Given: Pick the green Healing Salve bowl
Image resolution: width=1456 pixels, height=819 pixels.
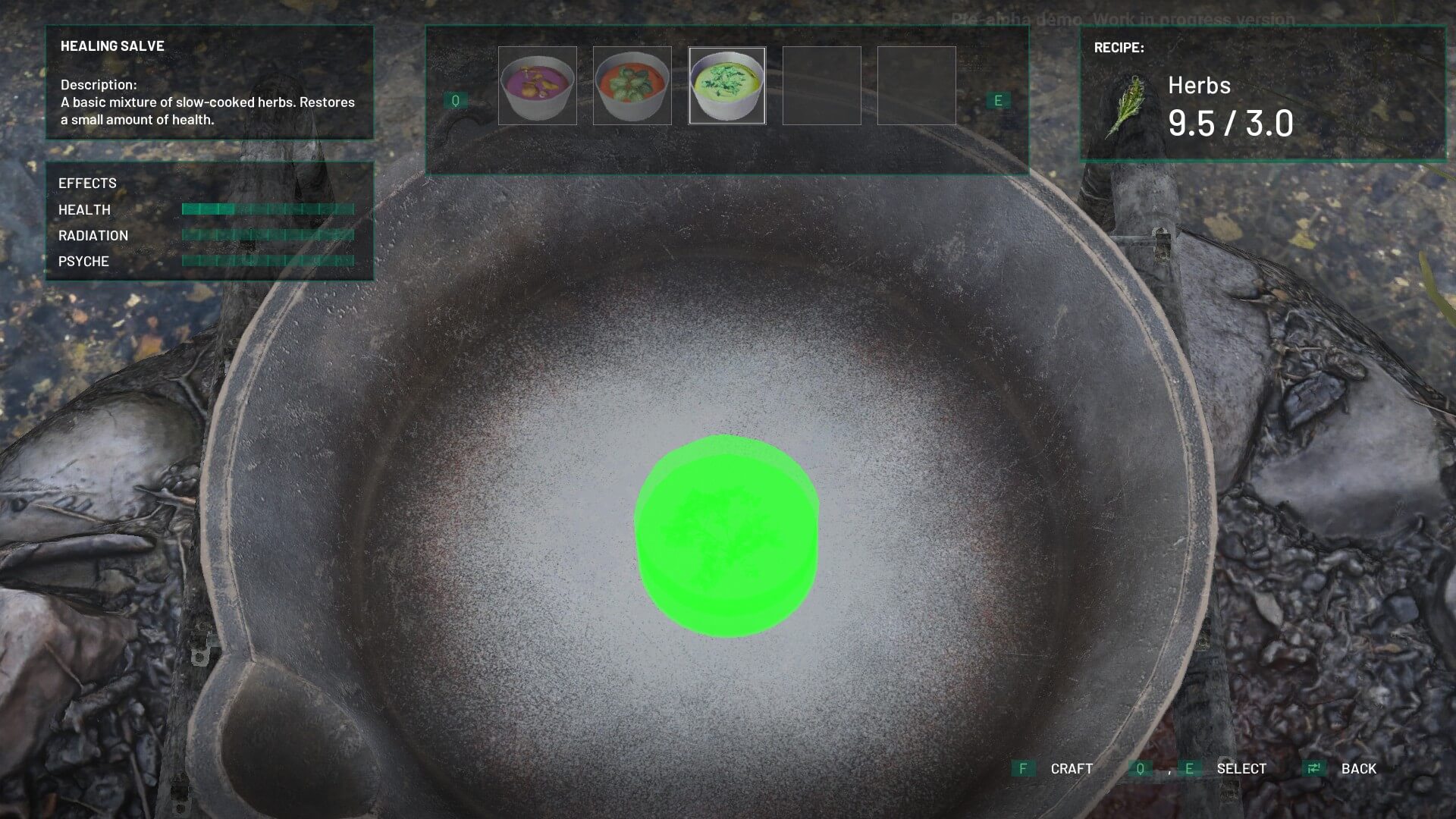Looking at the screenshot, I should [x=726, y=86].
